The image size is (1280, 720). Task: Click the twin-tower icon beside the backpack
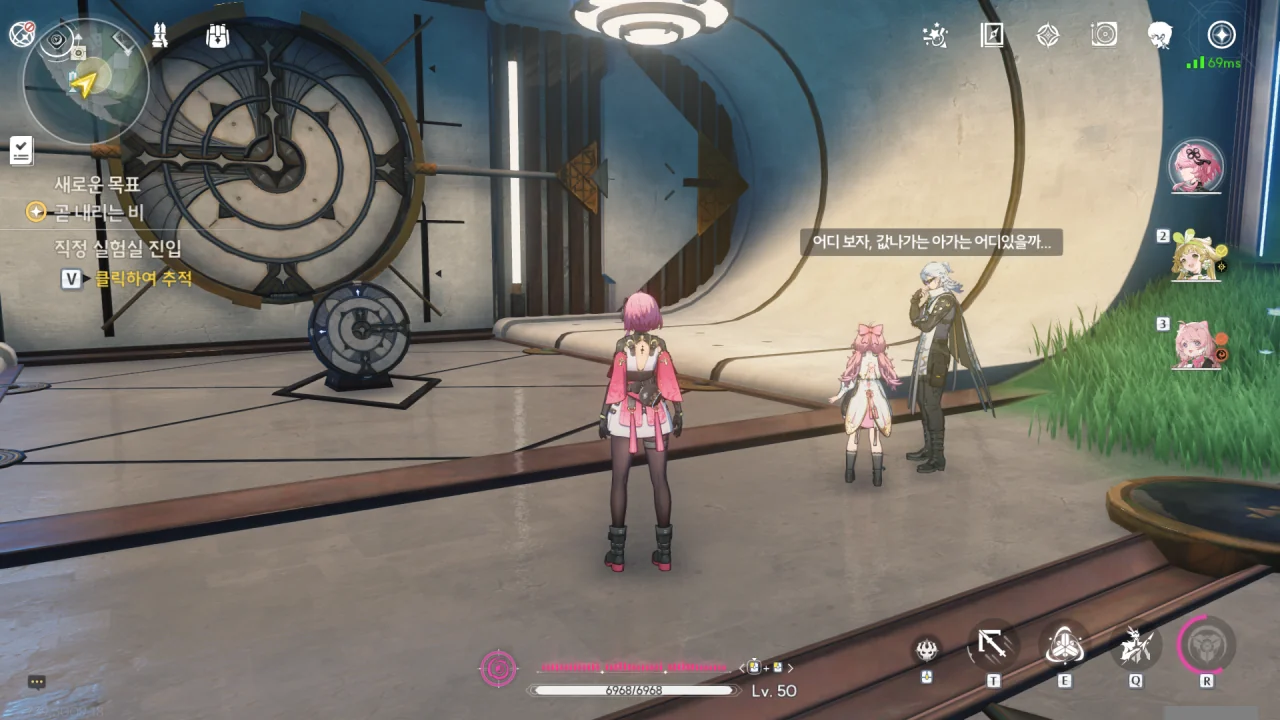coord(159,36)
